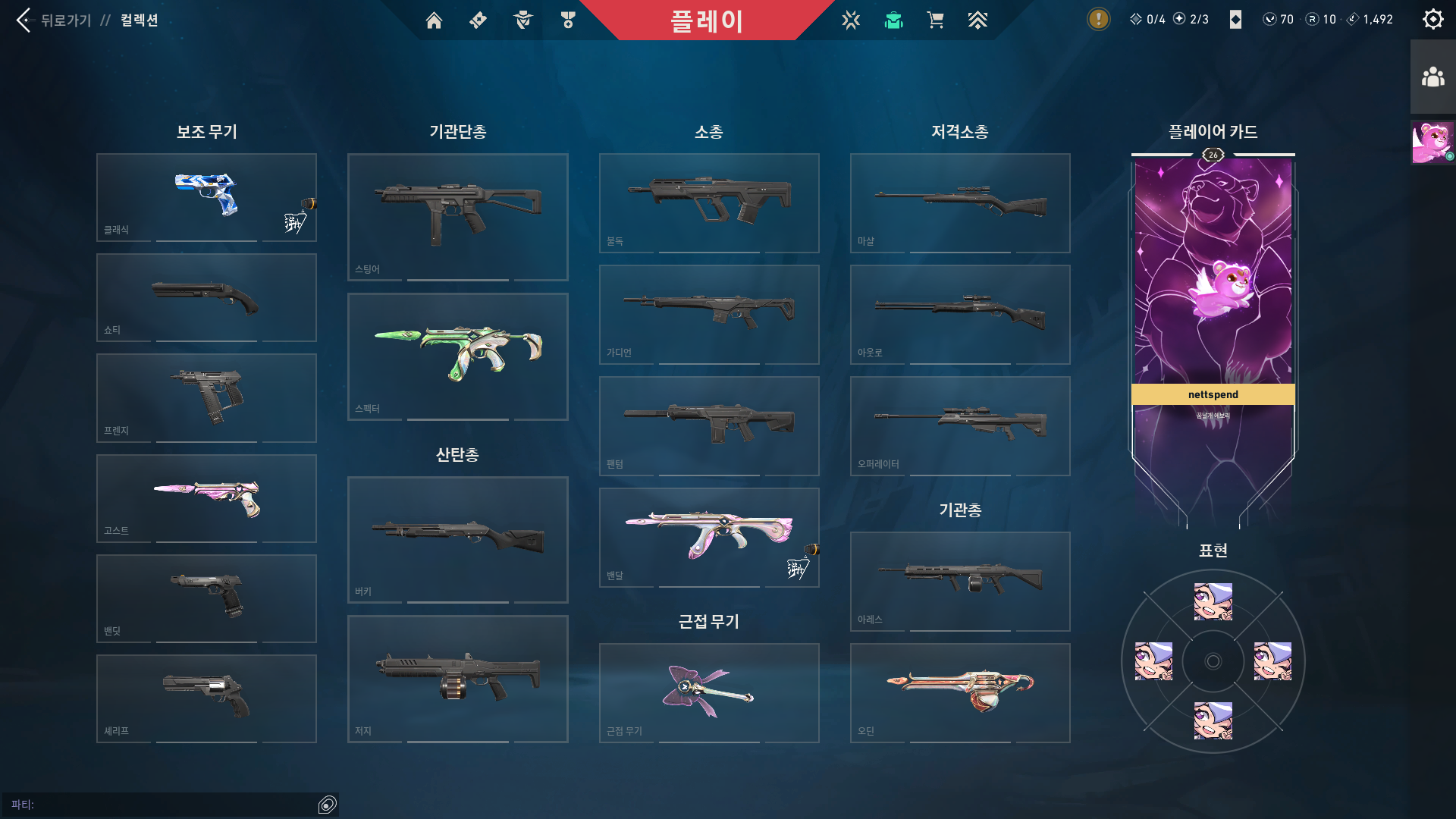
Task: Click the teal Collection backpack icon
Action: coord(893,20)
